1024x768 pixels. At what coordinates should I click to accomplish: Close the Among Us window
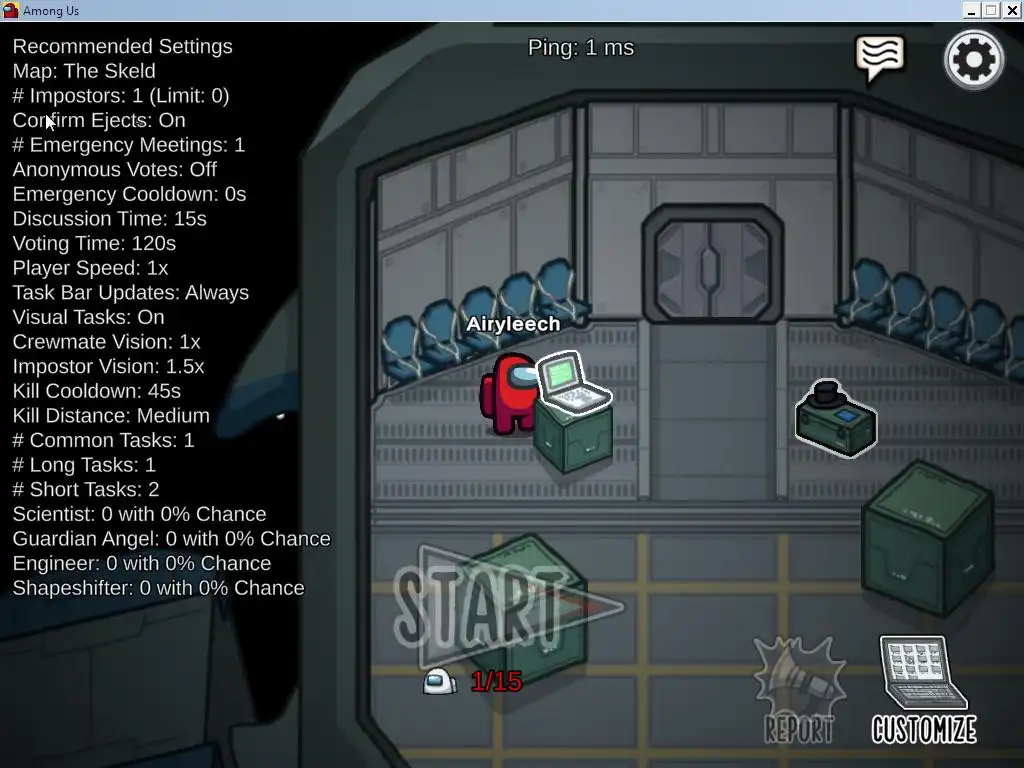pos(1011,10)
